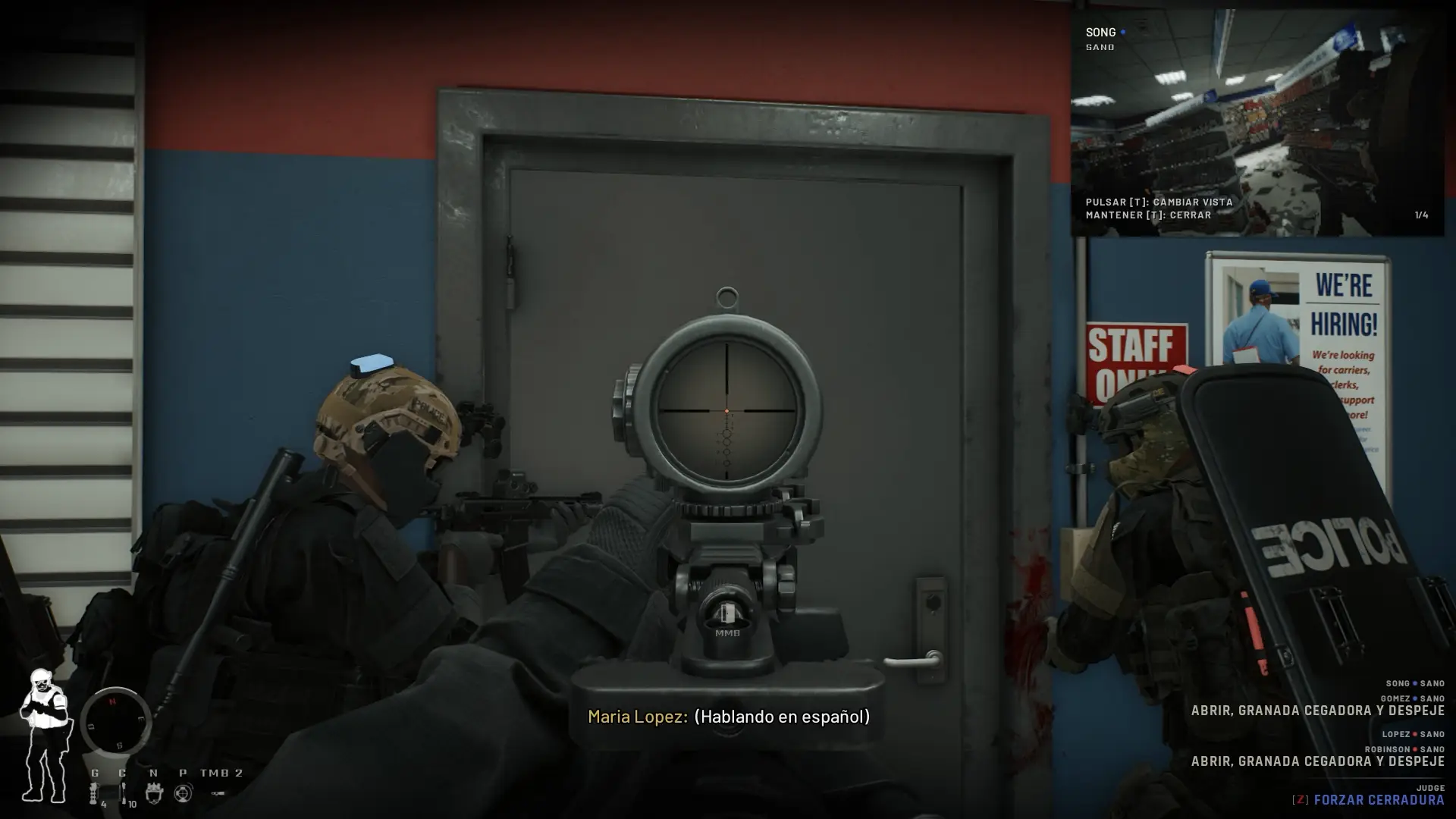The height and width of the screenshot is (819, 1456).
Task: Click the SONG squad camera feed
Action: (x=1257, y=123)
